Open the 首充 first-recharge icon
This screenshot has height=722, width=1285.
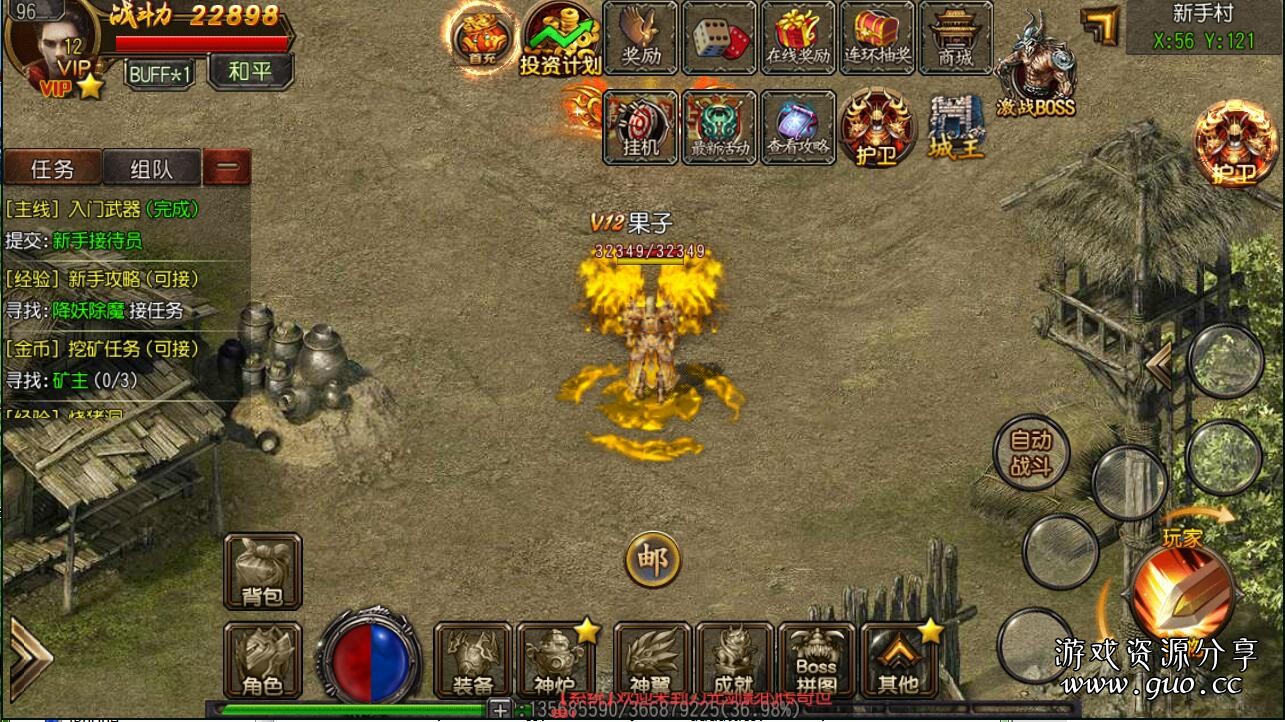click(x=482, y=37)
